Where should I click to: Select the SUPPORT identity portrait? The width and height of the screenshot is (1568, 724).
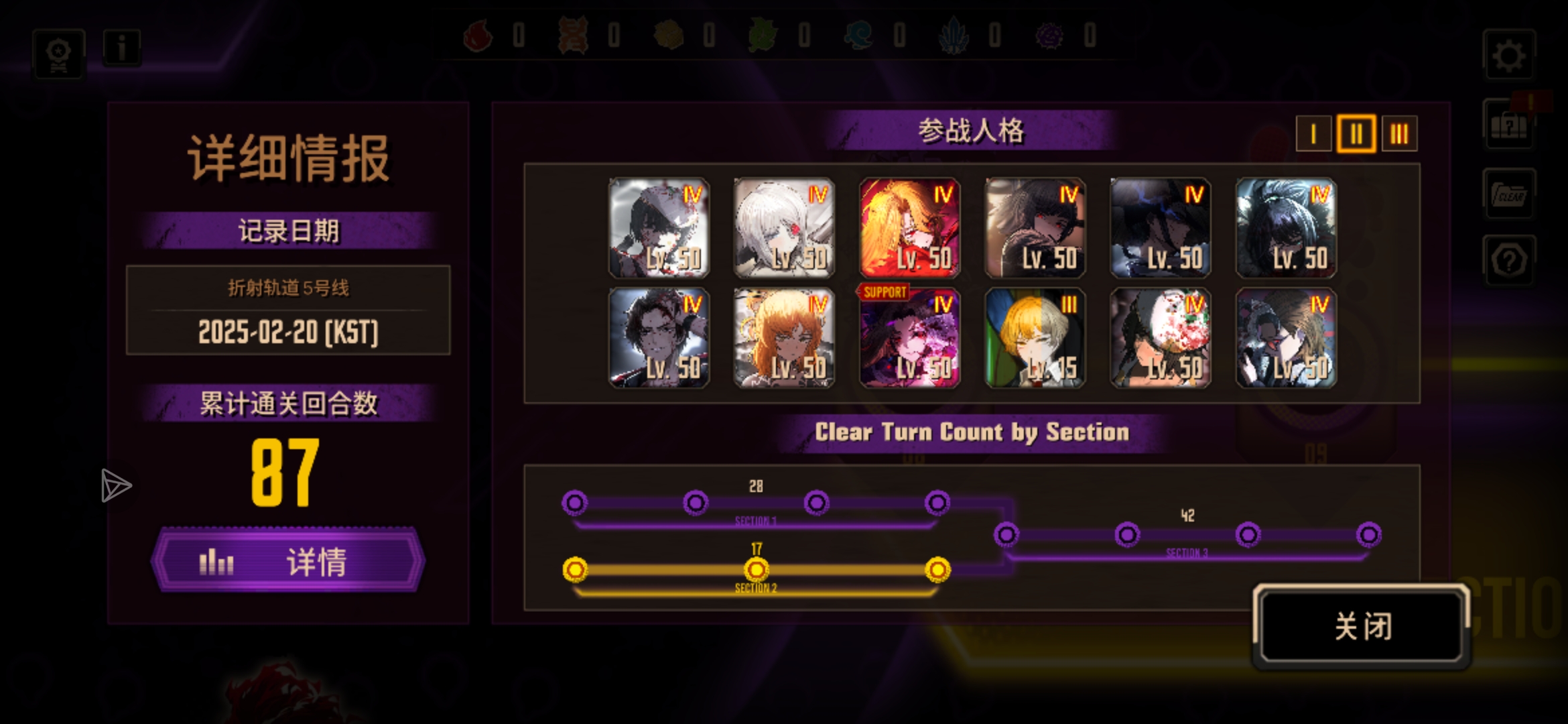pos(909,338)
